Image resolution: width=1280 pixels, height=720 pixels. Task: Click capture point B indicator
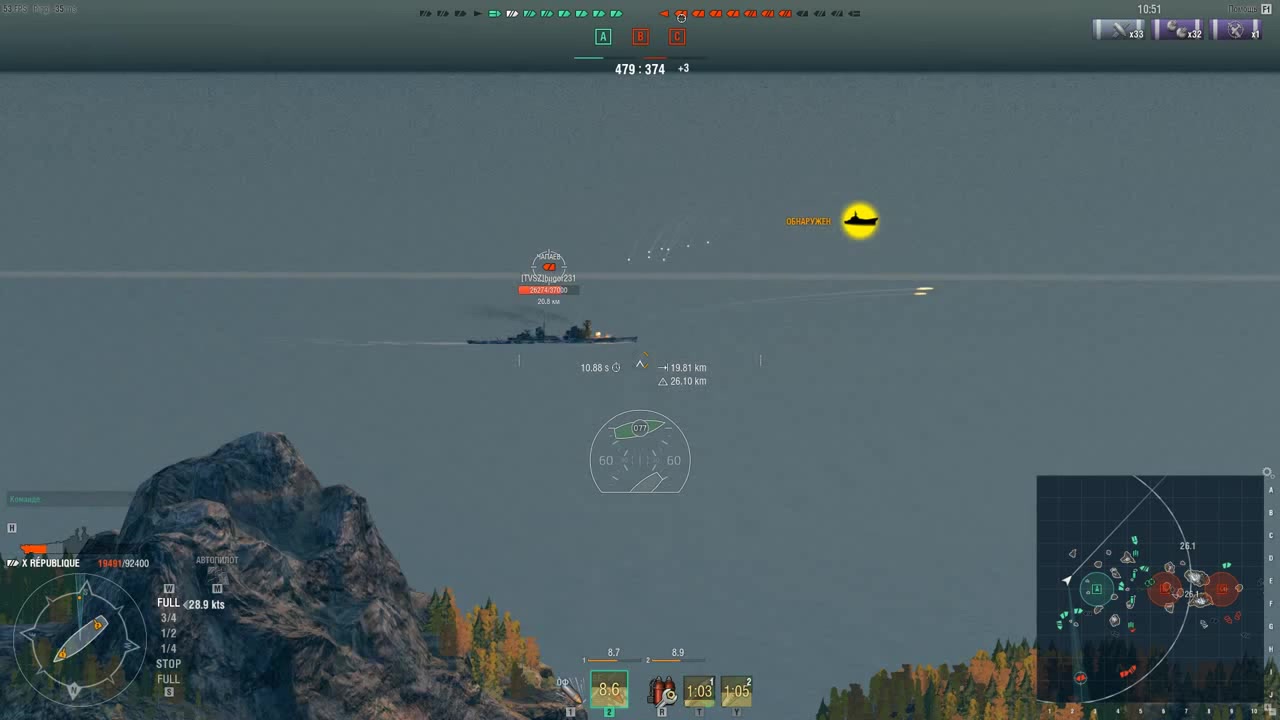click(x=640, y=37)
